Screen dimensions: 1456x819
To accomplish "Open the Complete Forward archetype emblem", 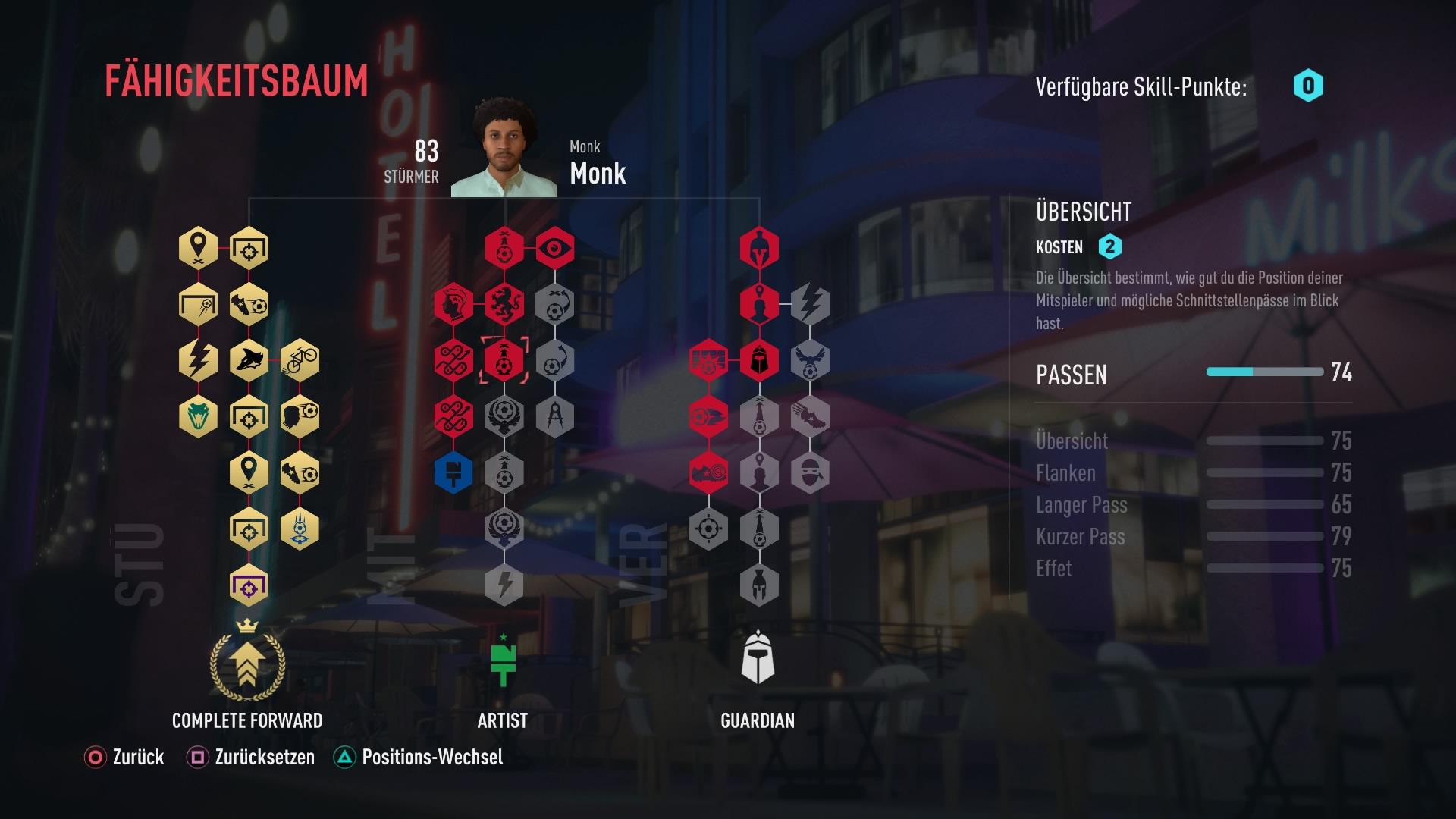I will pyautogui.click(x=247, y=661).
